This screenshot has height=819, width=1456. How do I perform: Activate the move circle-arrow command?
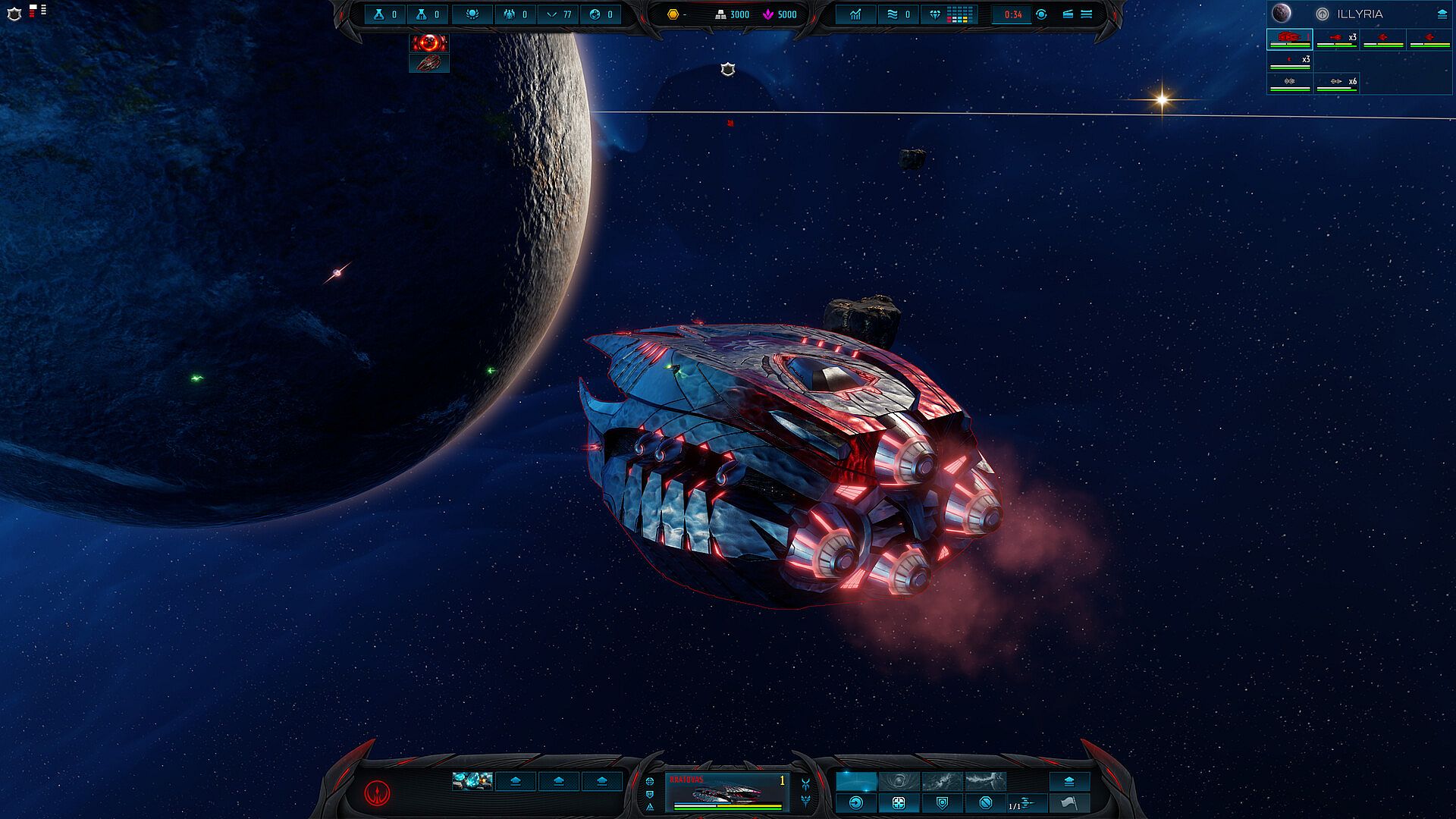coord(856,802)
